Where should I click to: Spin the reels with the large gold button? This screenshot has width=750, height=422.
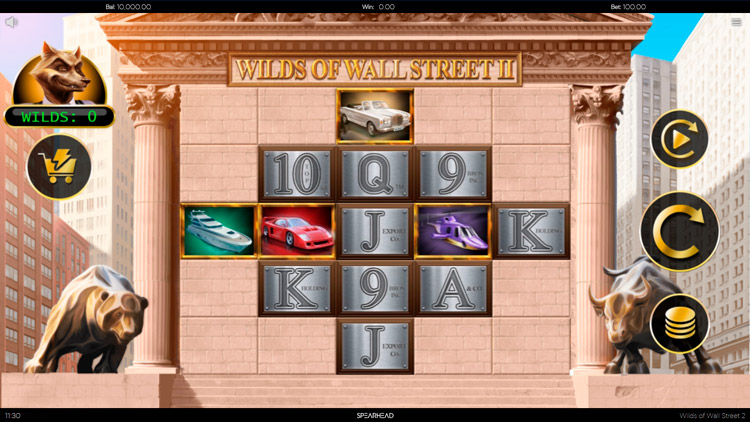(x=680, y=231)
